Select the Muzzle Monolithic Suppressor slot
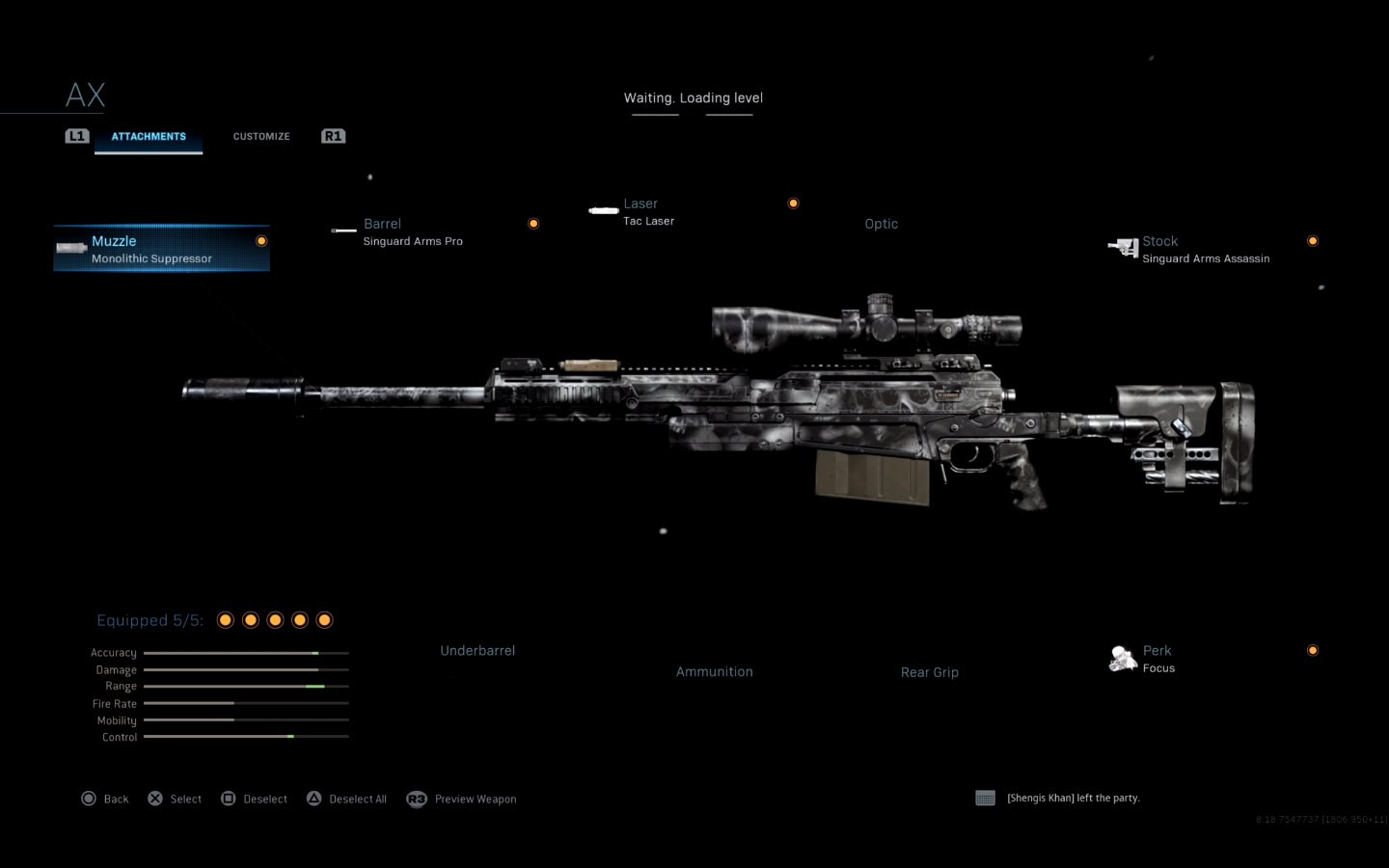Viewport: 1389px width, 868px height. click(x=161, y=249)
